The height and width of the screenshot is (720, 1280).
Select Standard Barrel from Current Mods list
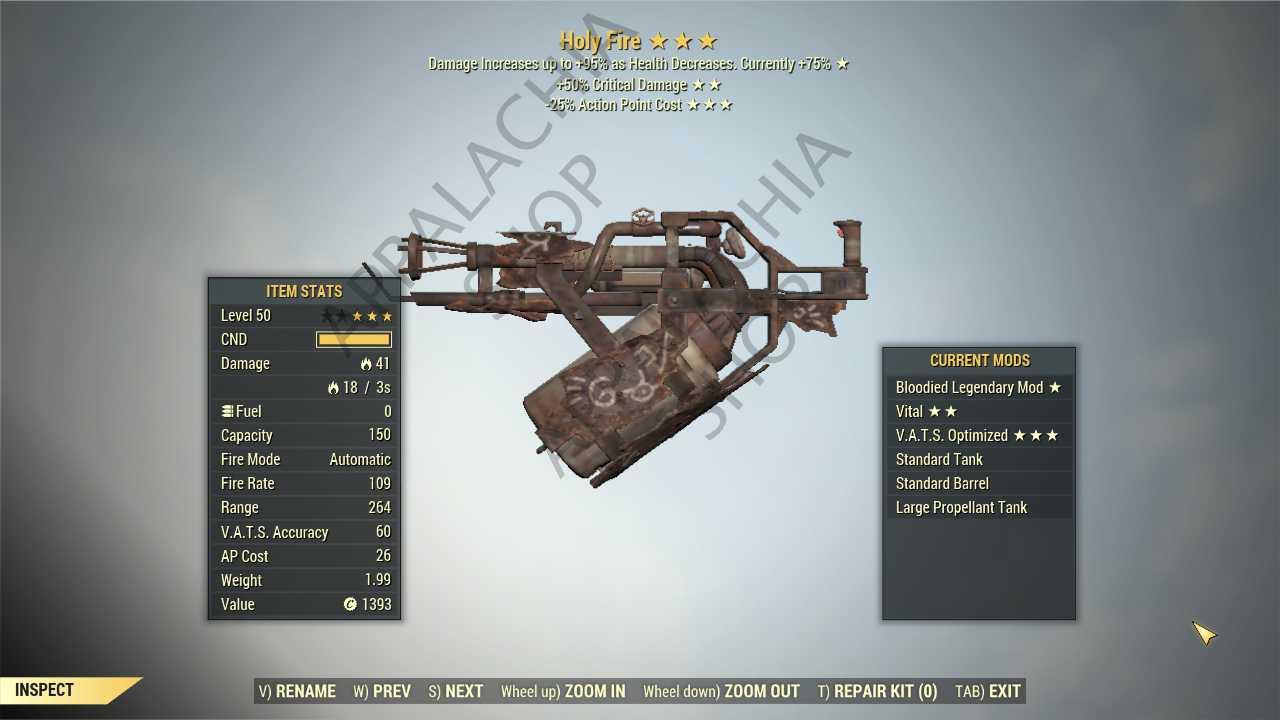[x=942, y=483]
